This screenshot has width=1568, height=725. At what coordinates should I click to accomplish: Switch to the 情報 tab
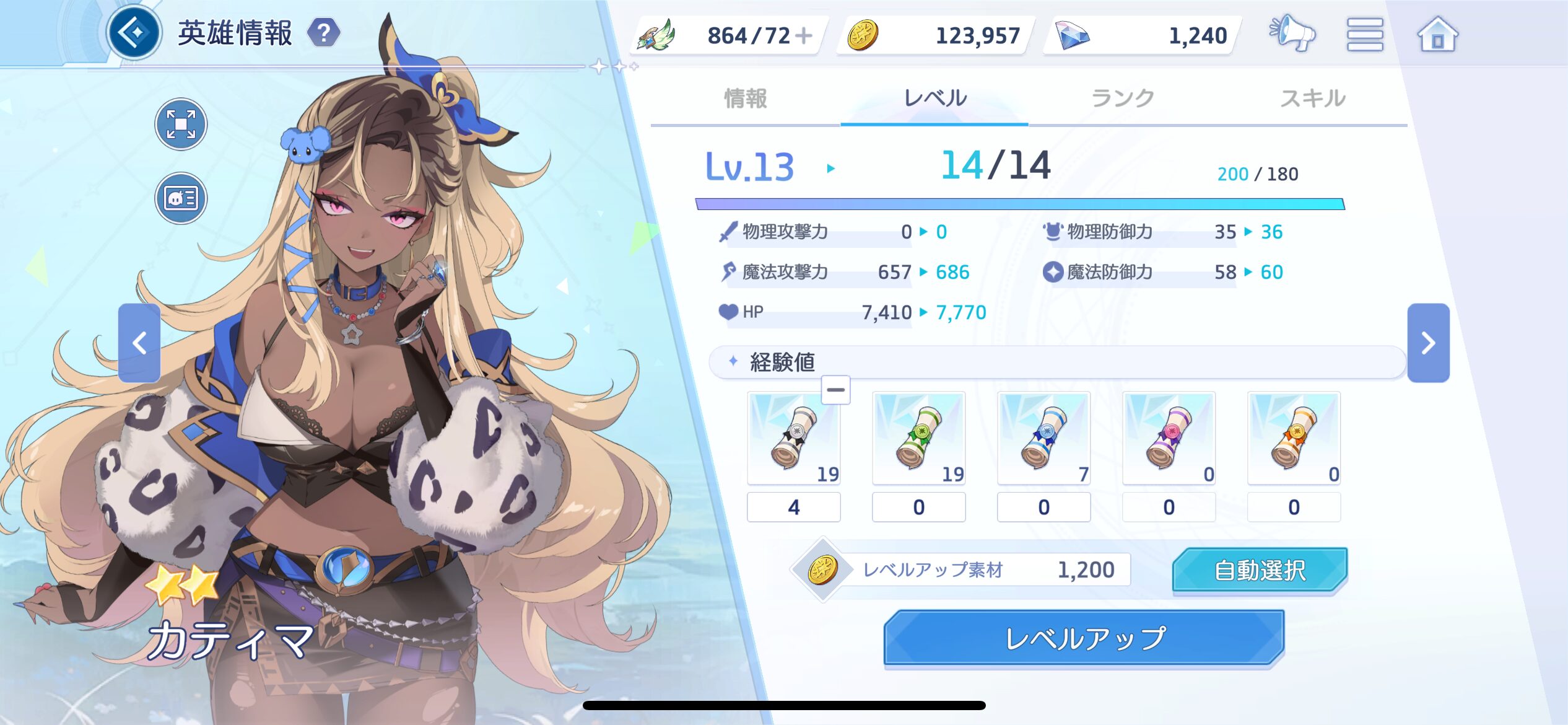pos(746,99)
